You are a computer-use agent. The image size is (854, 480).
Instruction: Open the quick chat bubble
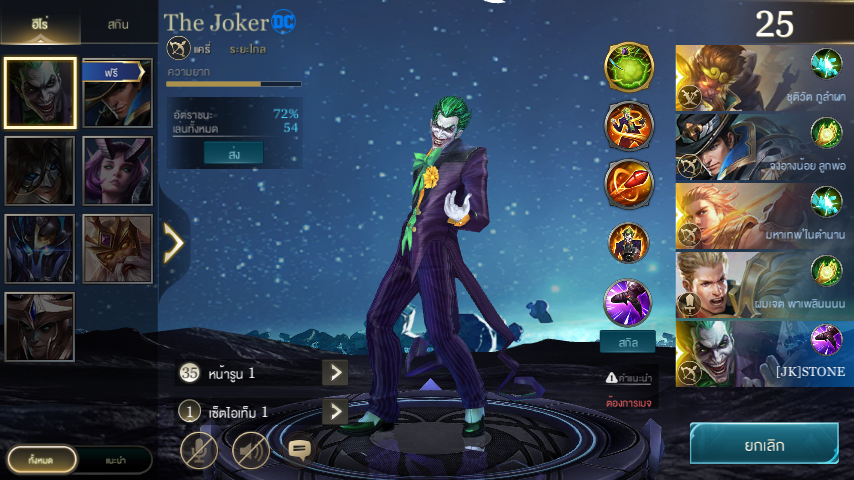pos(300,449)
